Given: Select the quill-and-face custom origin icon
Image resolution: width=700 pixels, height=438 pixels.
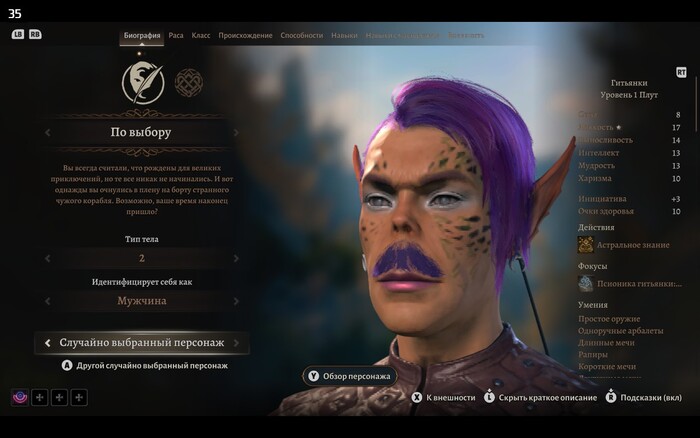Looking at the screenshot, I should tap(143, 83).
